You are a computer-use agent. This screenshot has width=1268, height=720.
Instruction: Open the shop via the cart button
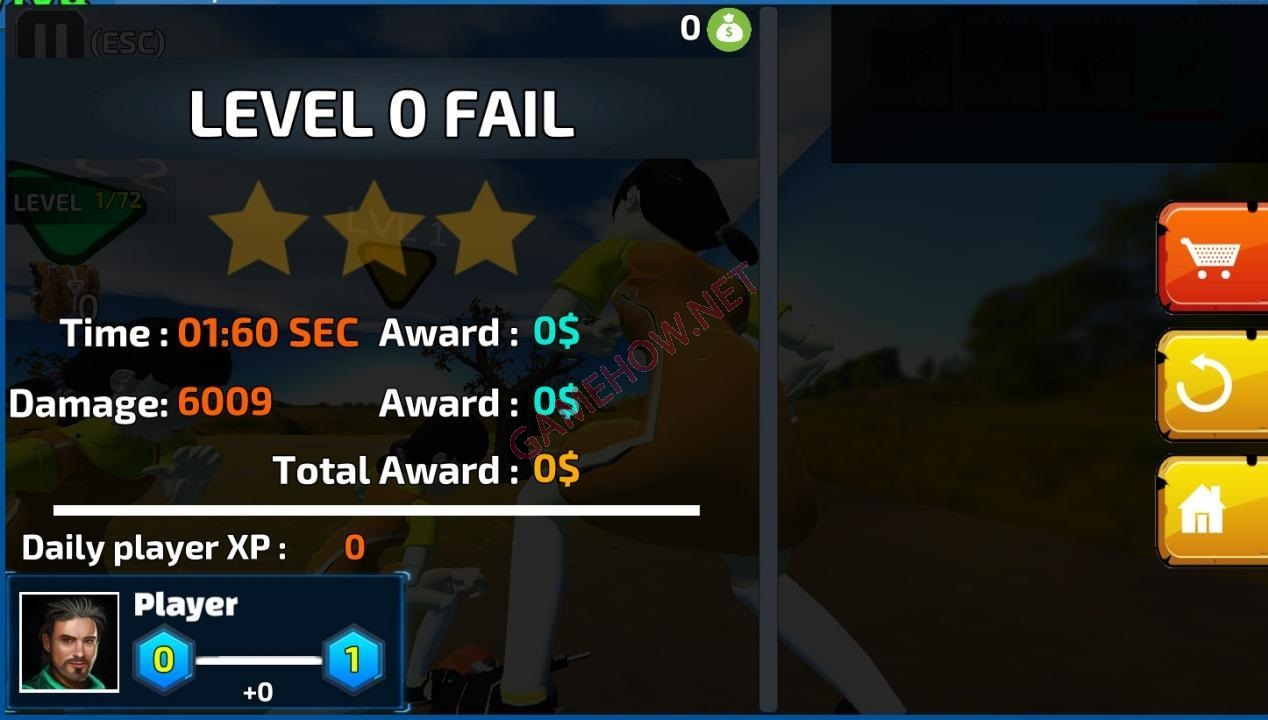click(1212, 257)
